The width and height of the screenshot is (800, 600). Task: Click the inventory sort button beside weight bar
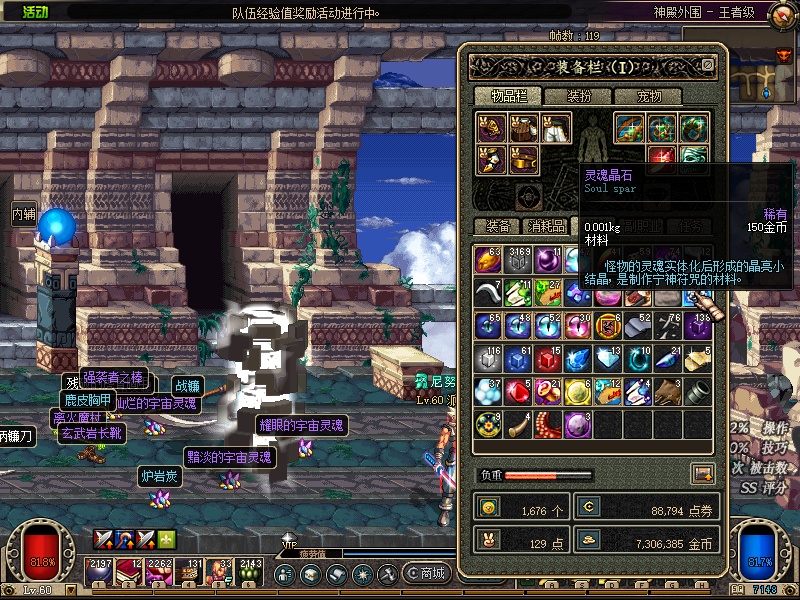click(x=703, y=474)
